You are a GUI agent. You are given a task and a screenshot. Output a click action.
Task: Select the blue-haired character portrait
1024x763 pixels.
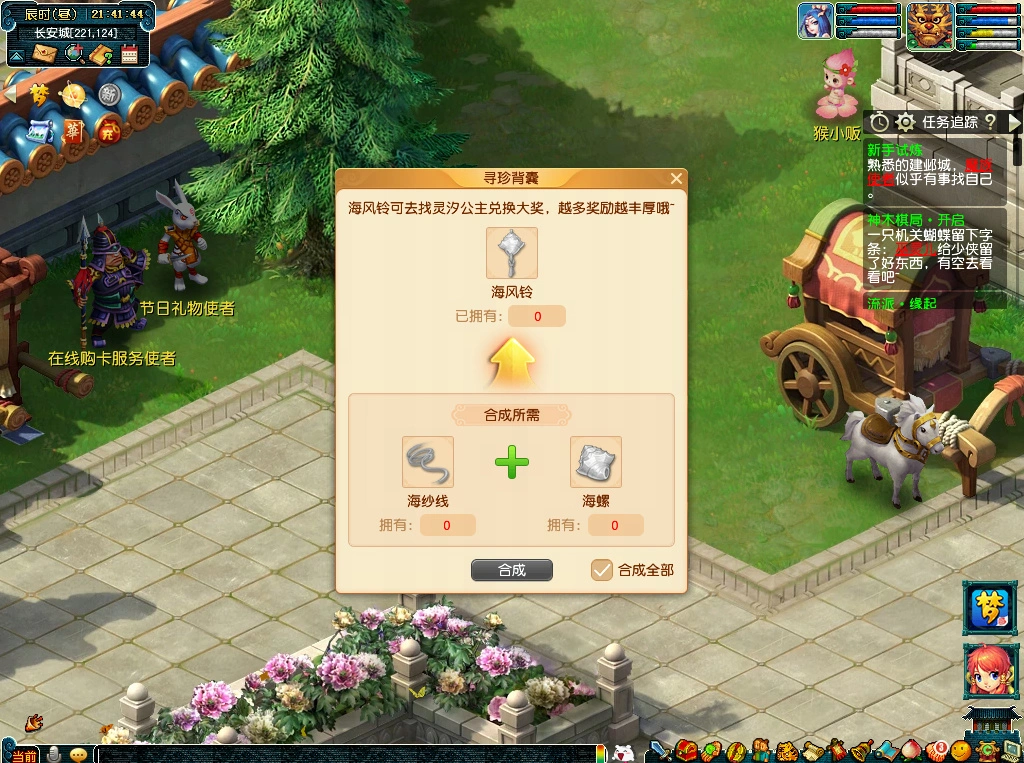pos(815,21)
